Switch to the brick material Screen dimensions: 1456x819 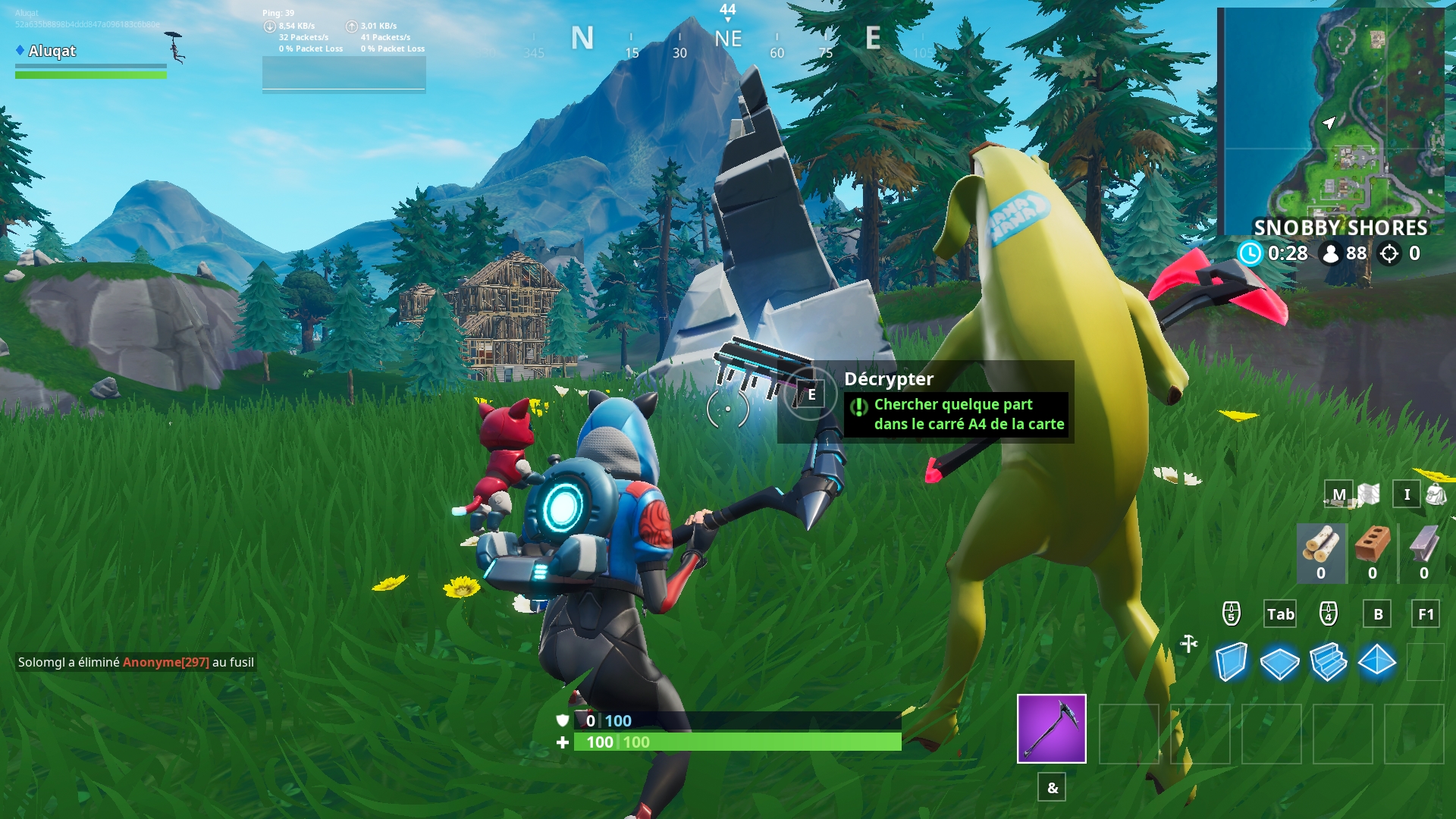pyautogui.click(x=1372, y=546)
